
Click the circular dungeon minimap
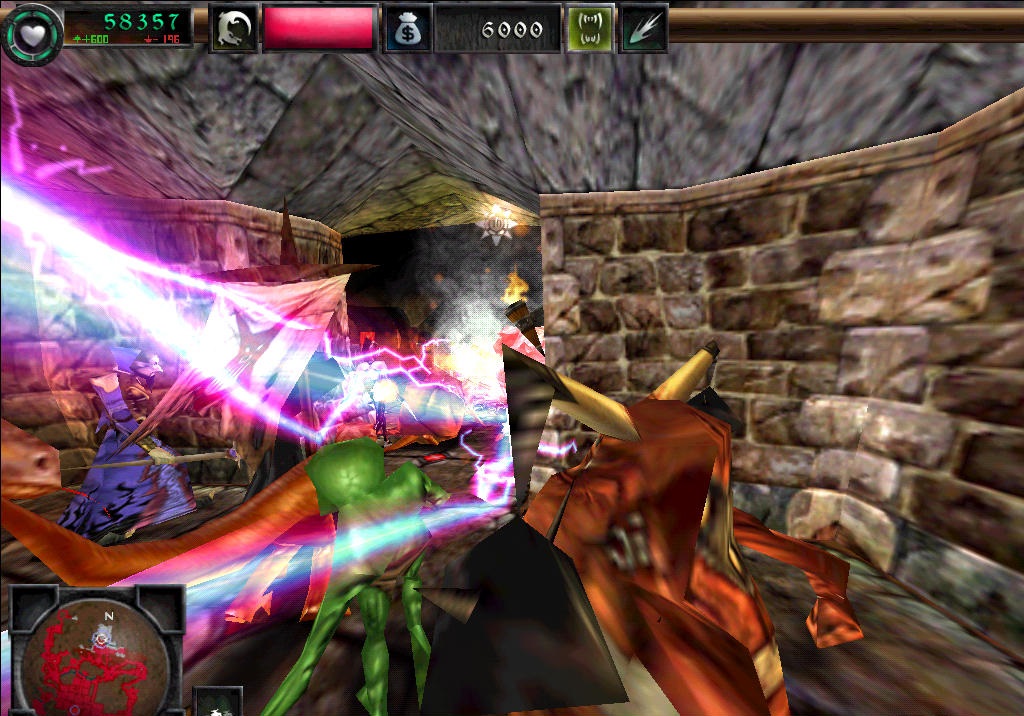[x=97, y=655]
